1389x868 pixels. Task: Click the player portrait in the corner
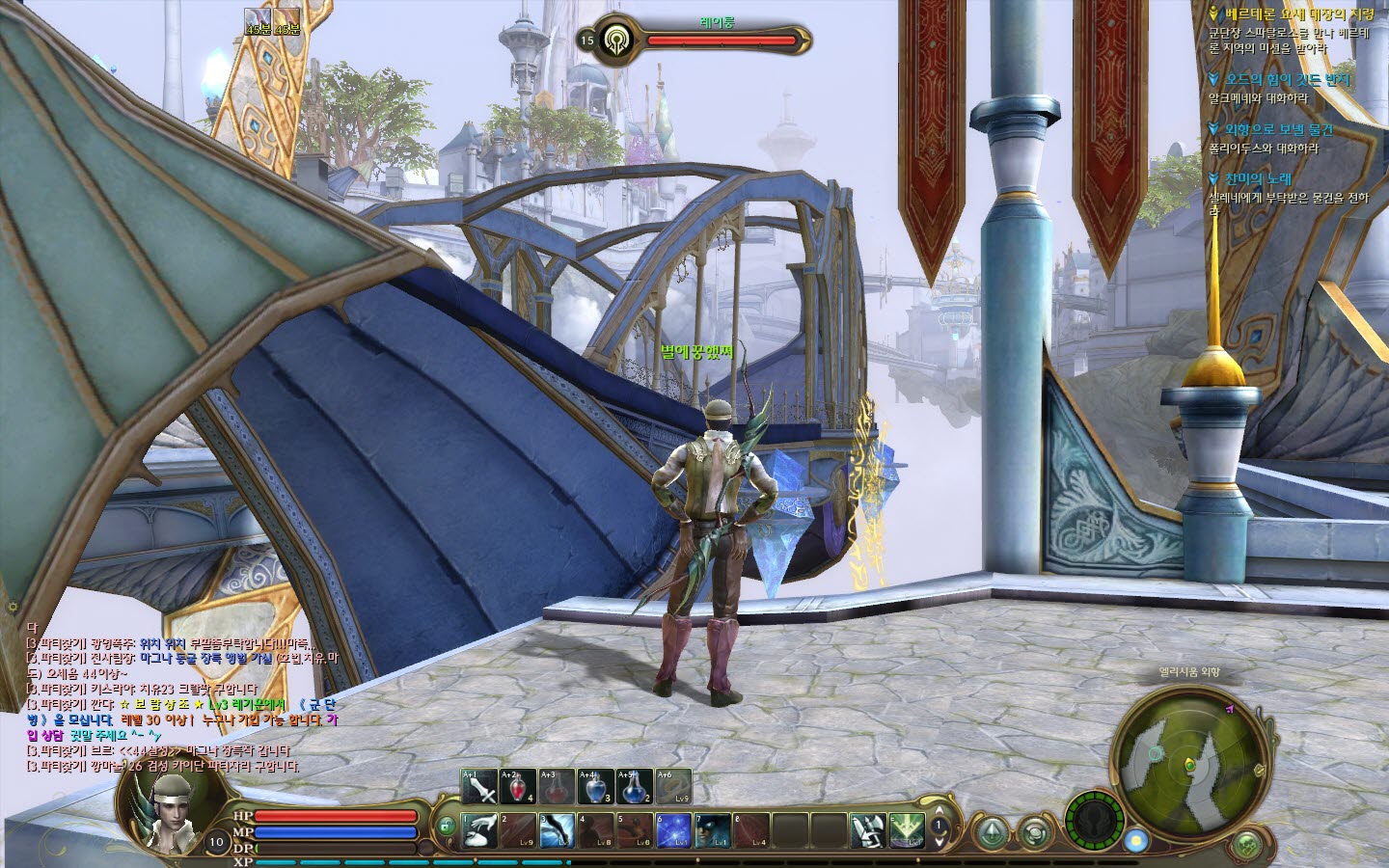pyautogui.click(x=167, y=808)
